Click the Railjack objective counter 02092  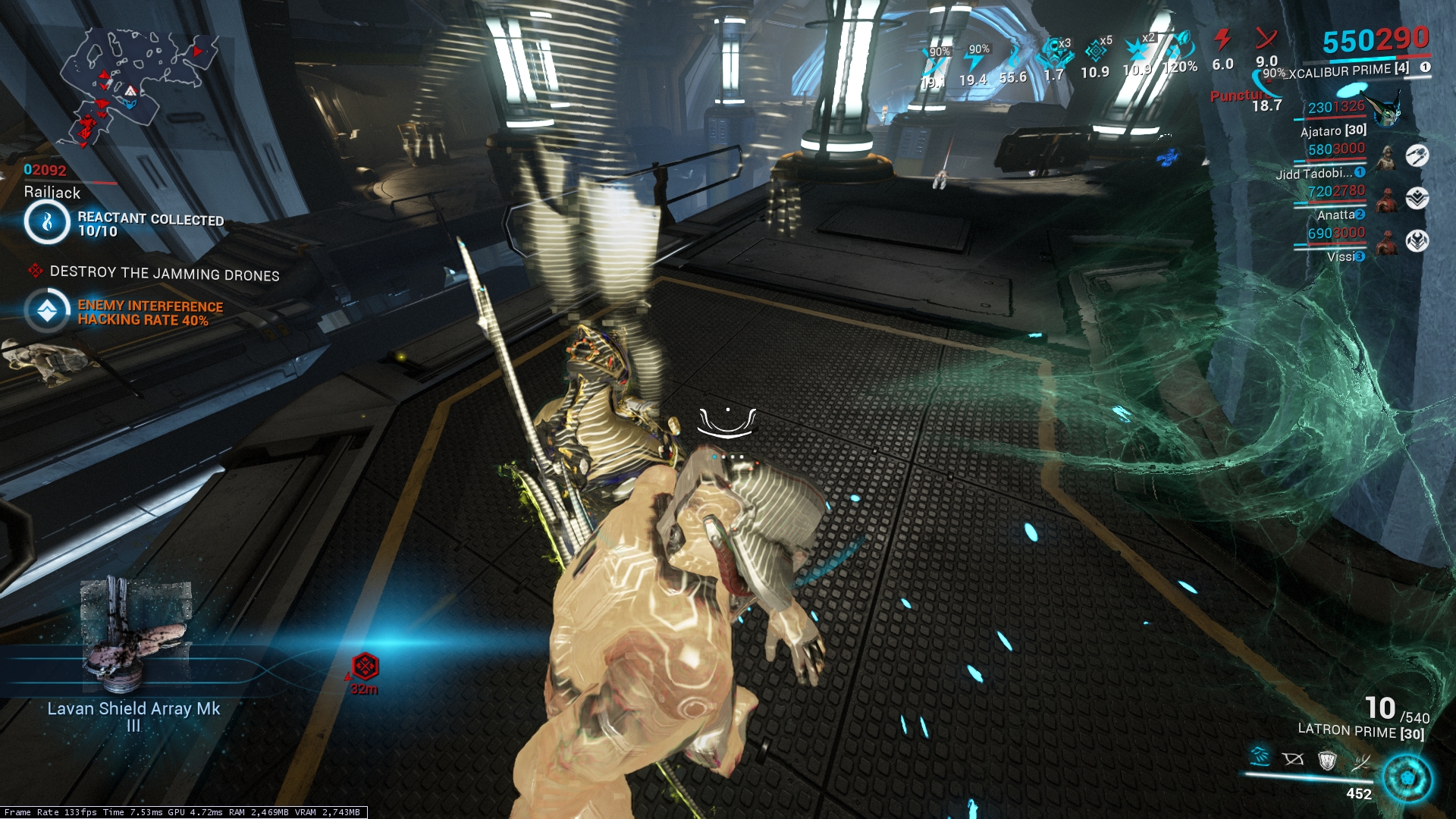pos(45,171)
